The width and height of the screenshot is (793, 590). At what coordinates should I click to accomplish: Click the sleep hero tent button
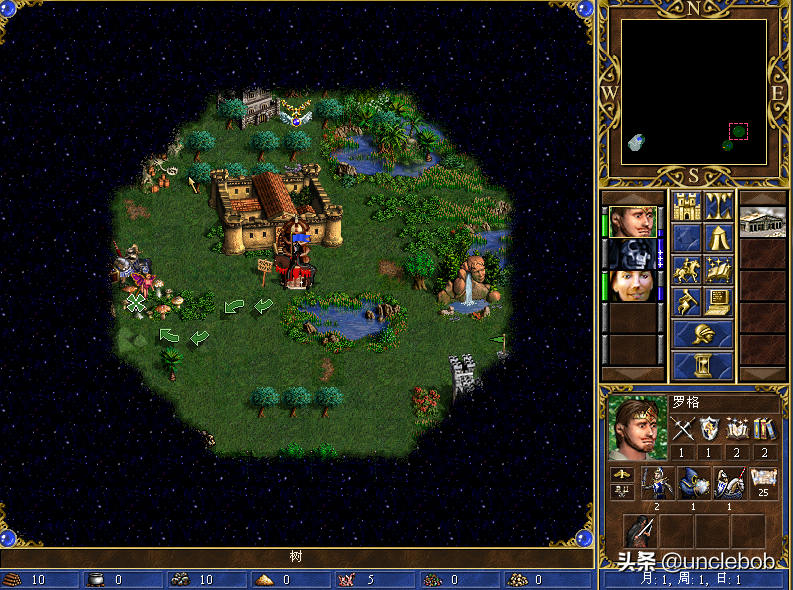[719, 238]
